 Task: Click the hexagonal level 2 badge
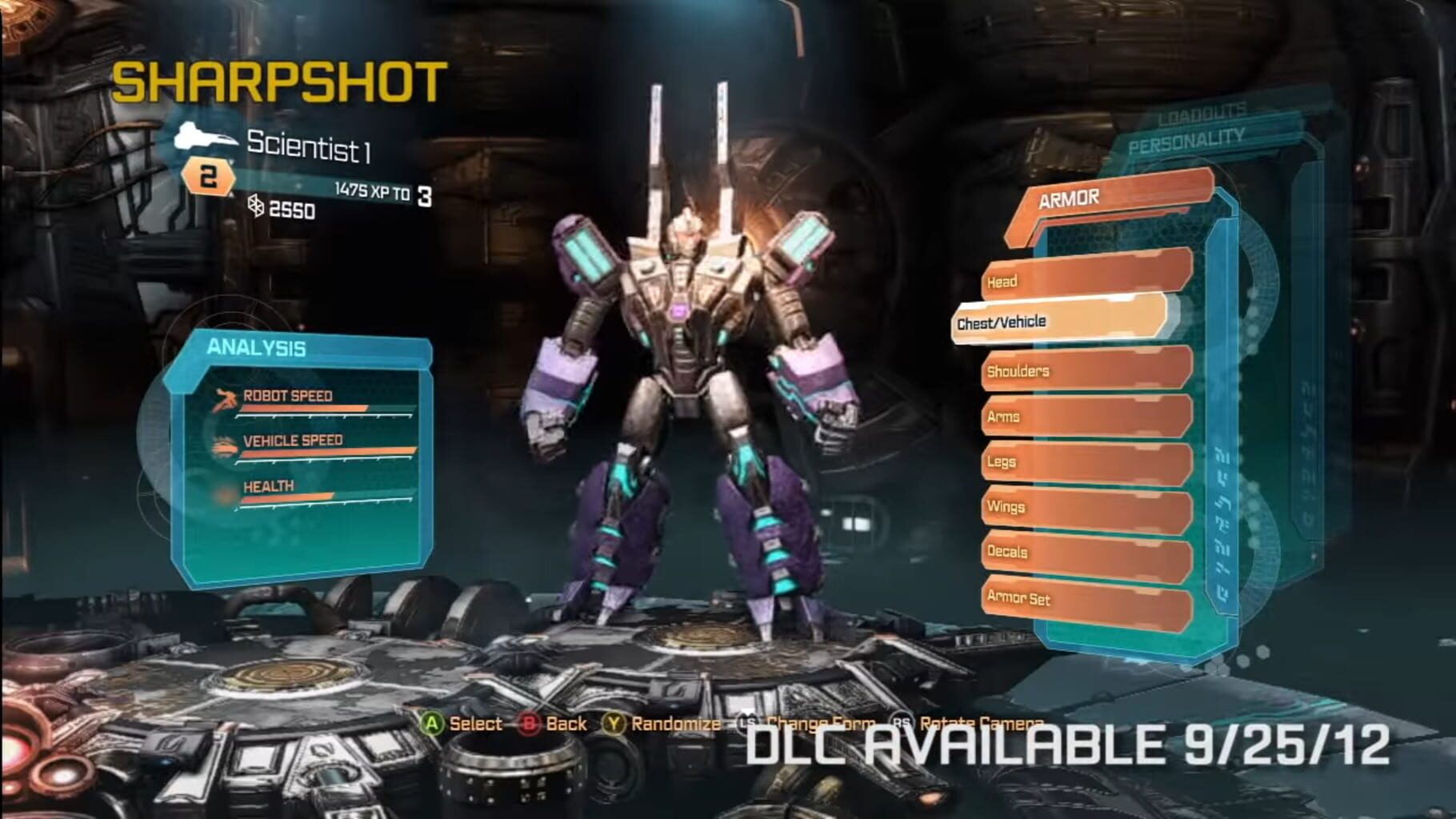coord(206,178)
